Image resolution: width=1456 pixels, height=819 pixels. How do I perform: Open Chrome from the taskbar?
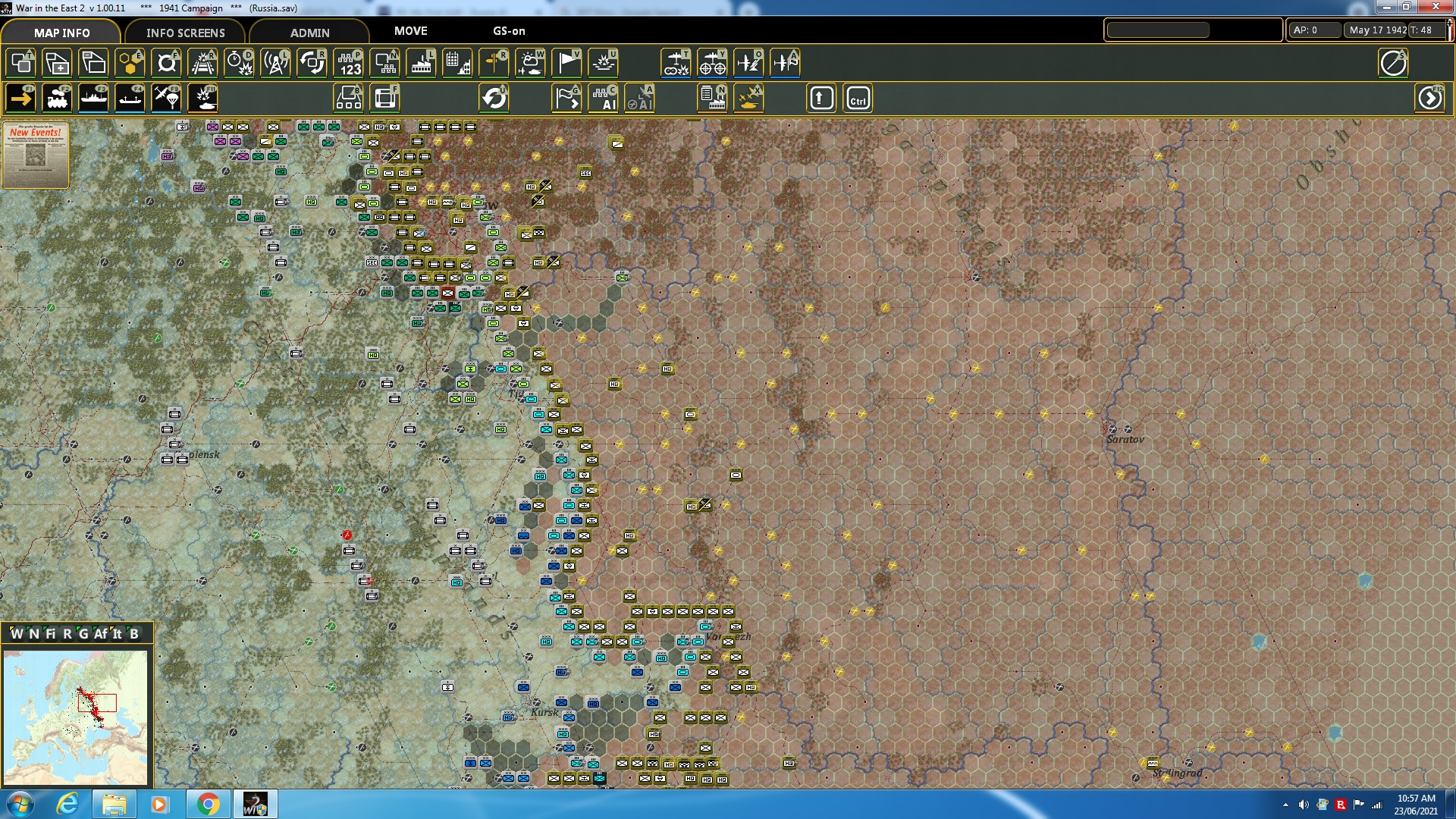click(210, 803)
